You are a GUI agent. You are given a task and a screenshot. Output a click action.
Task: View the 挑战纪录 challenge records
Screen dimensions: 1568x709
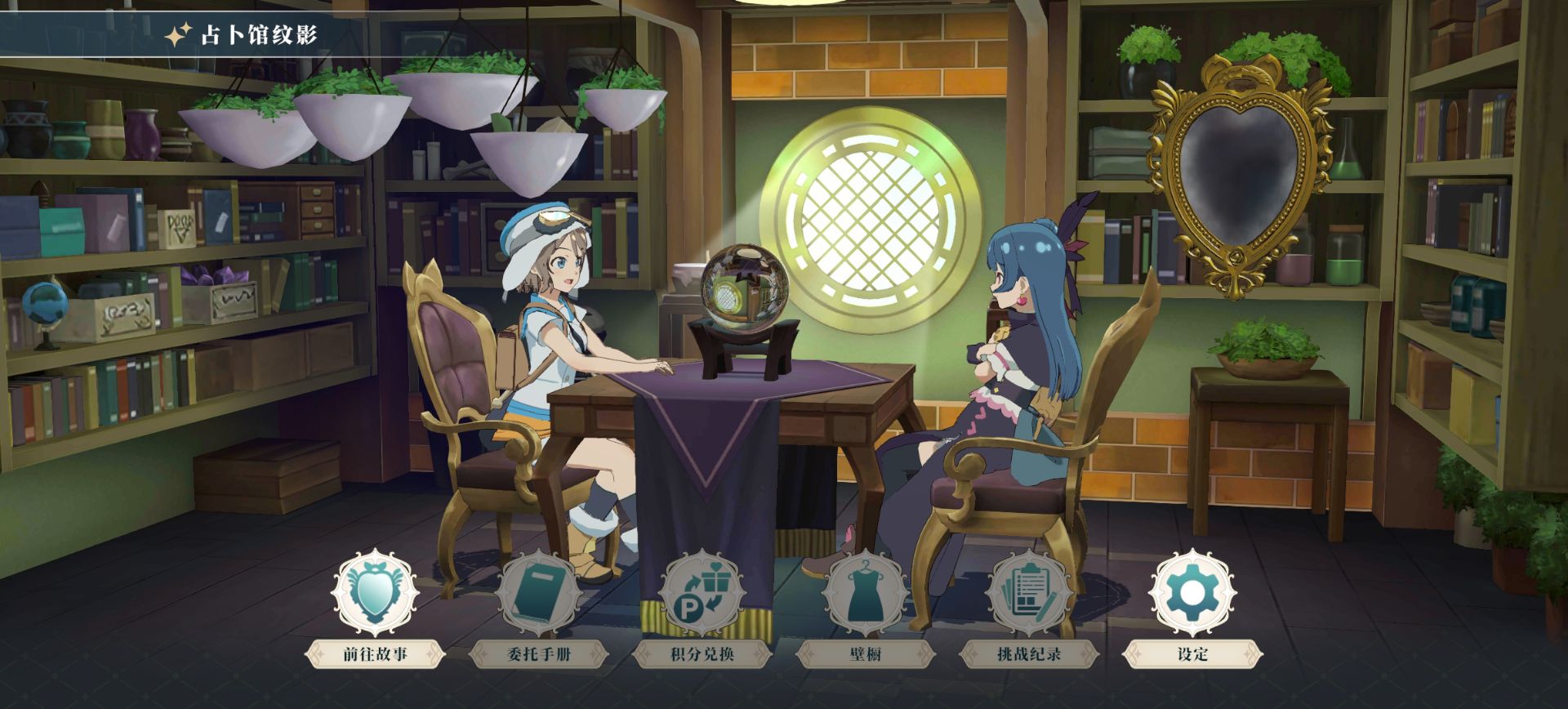(1028, 595)
